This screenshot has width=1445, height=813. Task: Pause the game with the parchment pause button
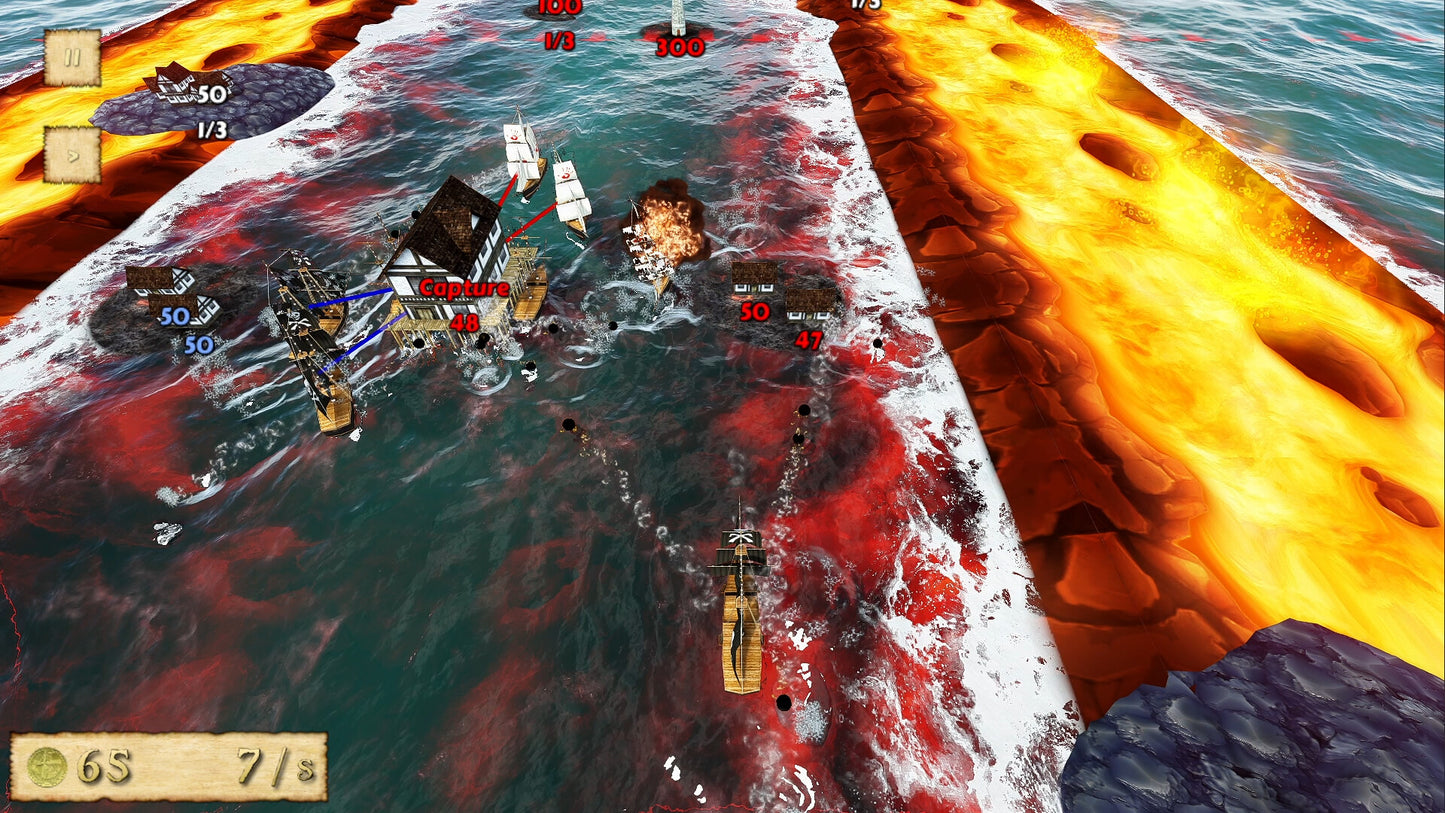point(72,57)
